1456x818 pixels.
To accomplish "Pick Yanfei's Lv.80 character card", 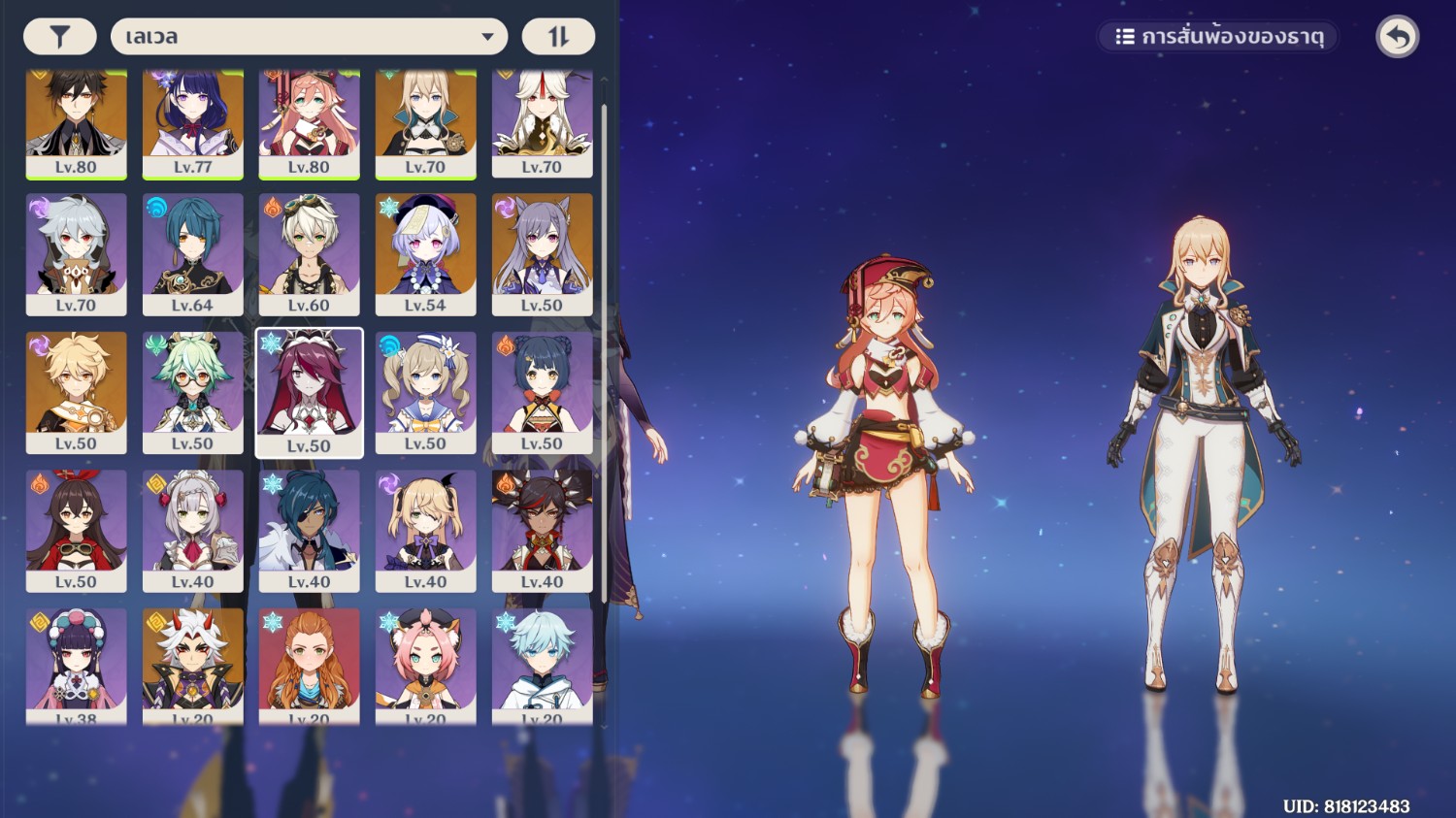I will pyautogui.click(x=309, y=121).
